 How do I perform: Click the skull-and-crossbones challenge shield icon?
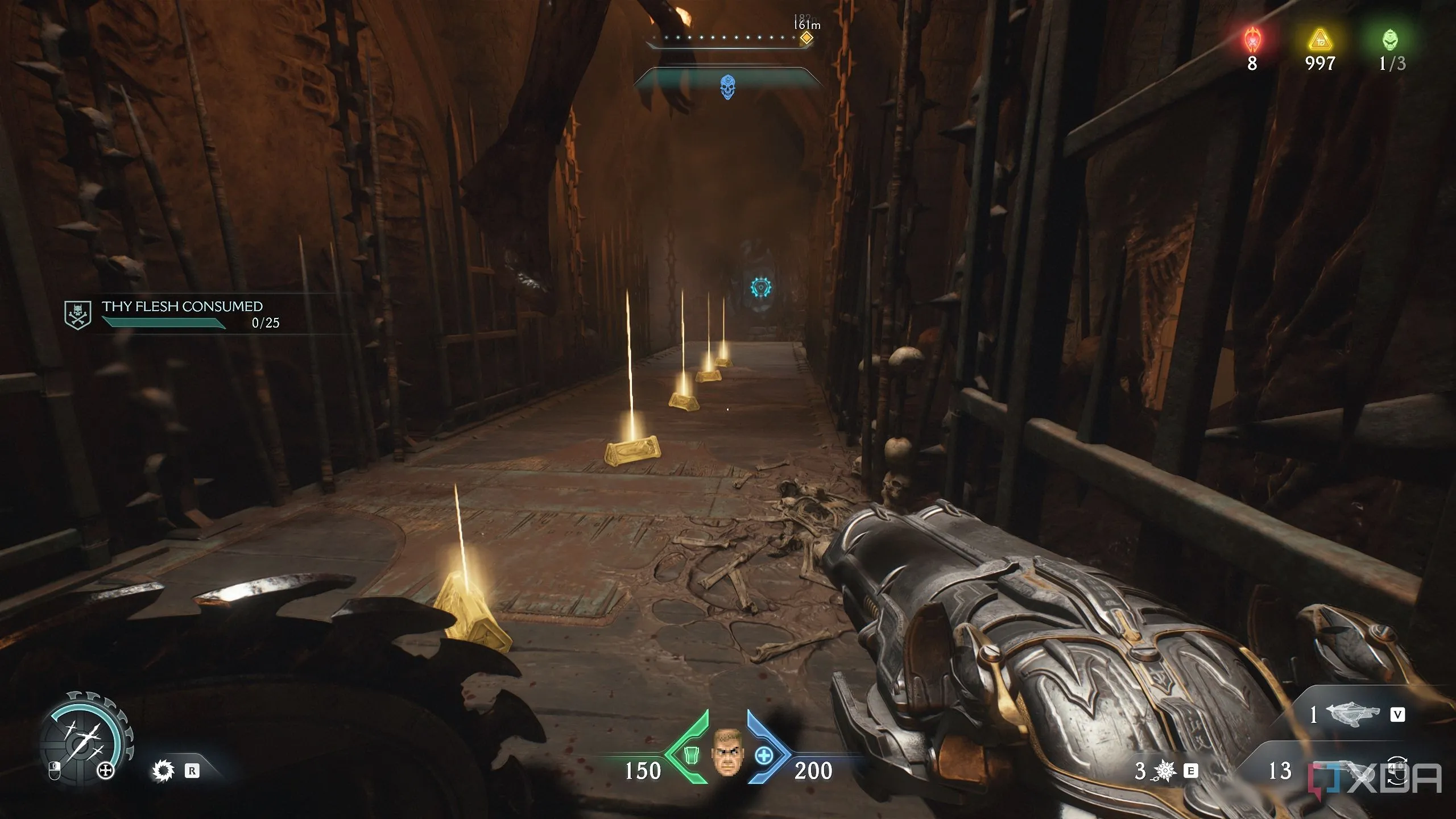(77, 315)
